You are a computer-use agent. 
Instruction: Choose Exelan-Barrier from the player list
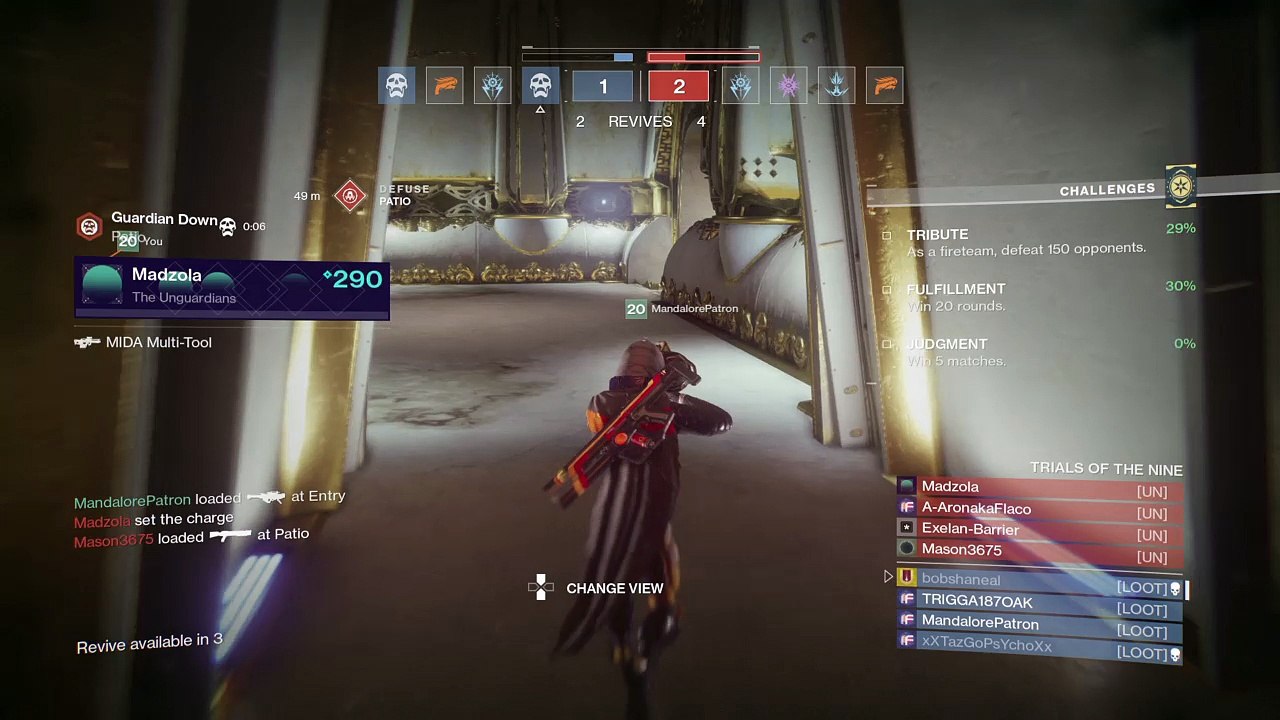1040,529
